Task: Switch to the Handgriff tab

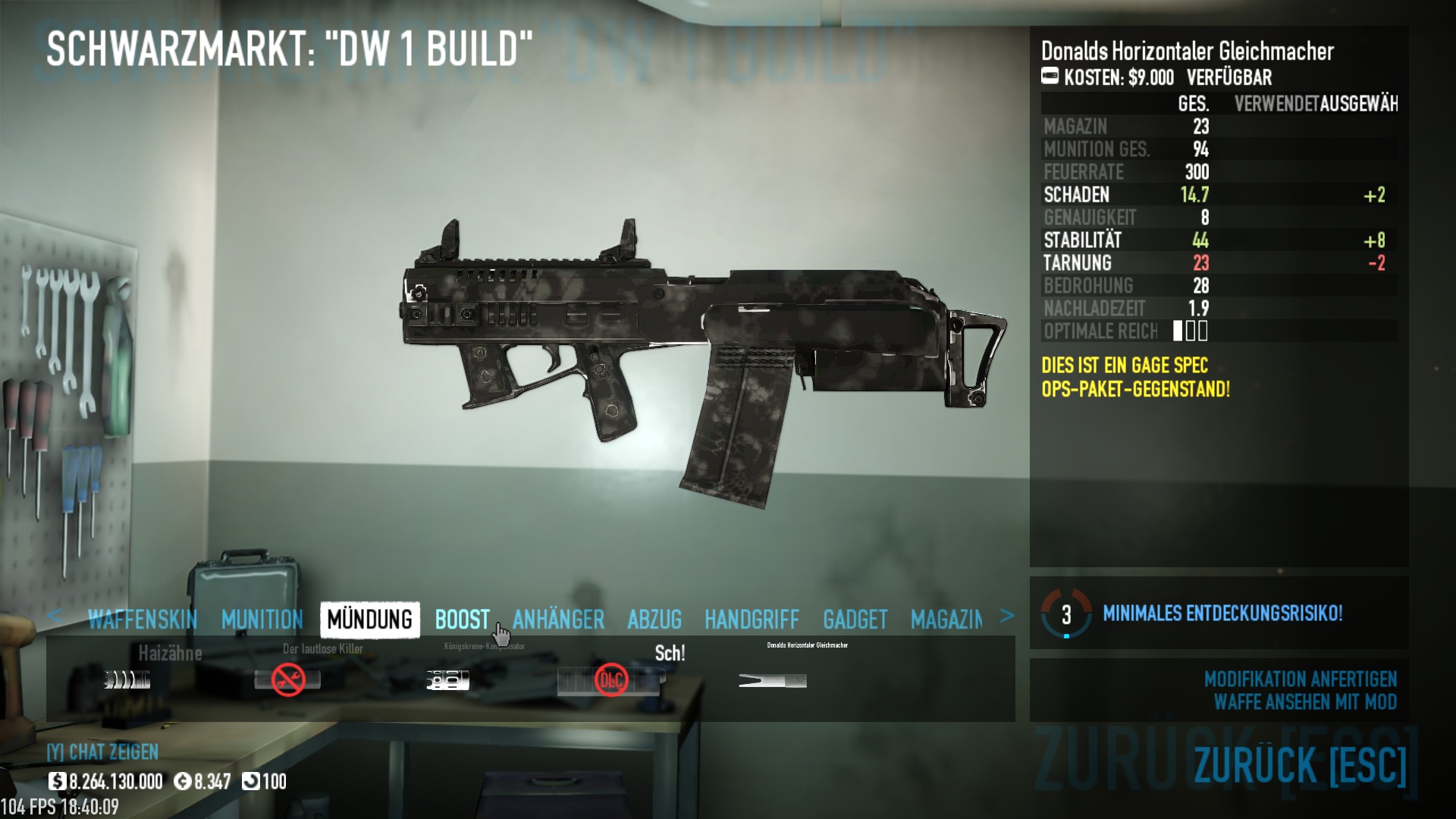Action: [752, 620]
